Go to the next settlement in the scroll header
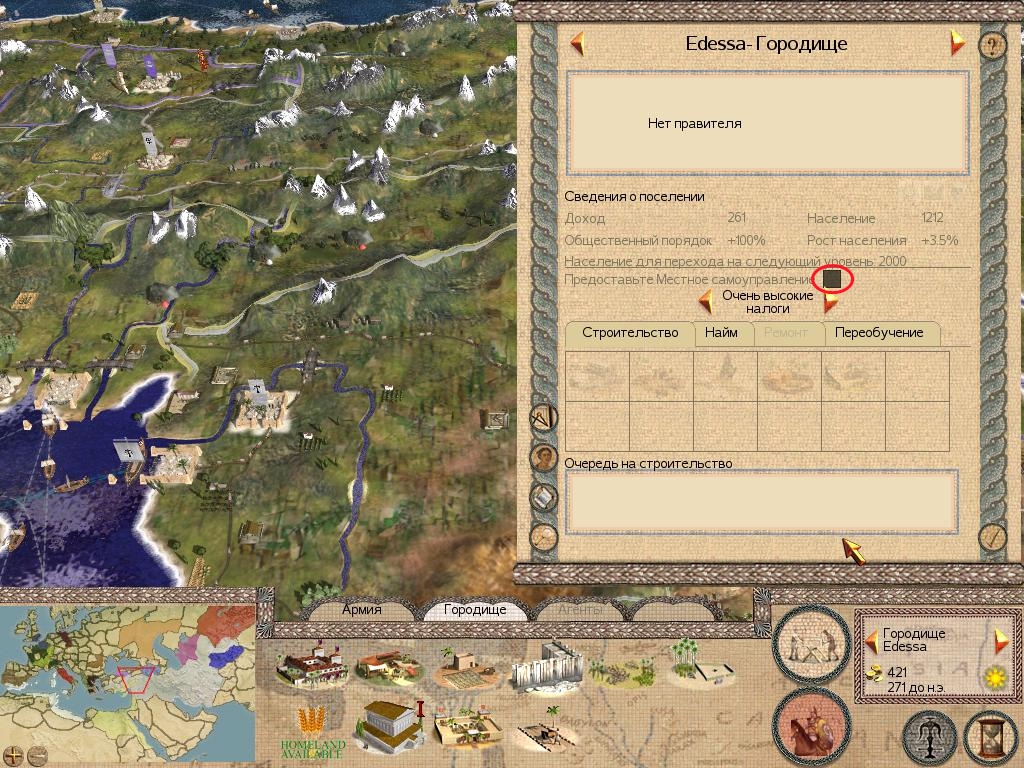 click(x=957, y=44)
